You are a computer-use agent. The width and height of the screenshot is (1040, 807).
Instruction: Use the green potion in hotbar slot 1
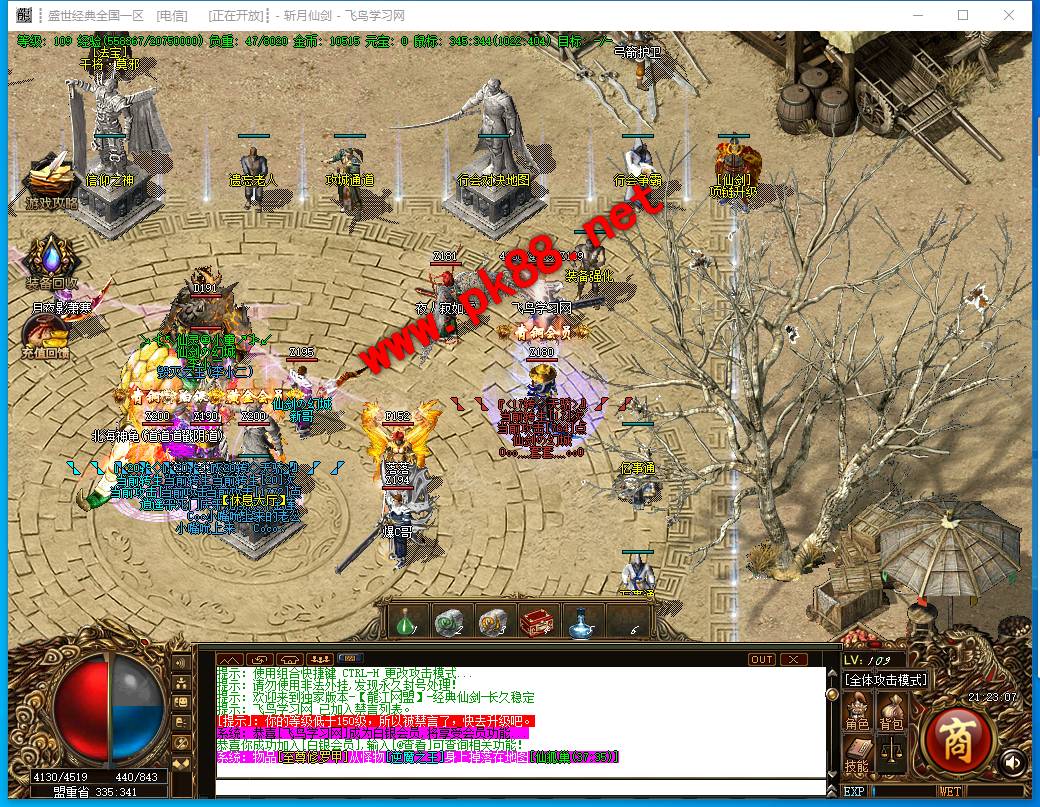point(407,622)
